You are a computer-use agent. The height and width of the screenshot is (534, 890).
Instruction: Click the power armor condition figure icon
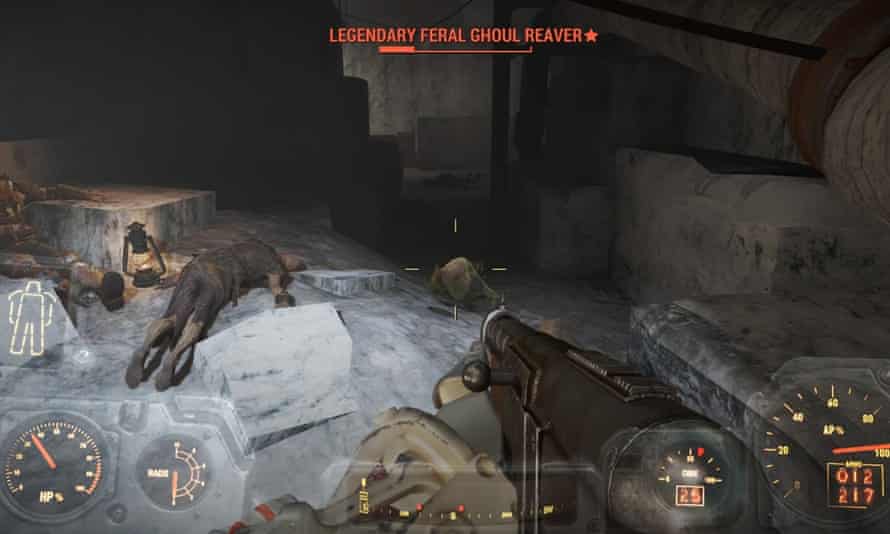click(x=30, y=317)
